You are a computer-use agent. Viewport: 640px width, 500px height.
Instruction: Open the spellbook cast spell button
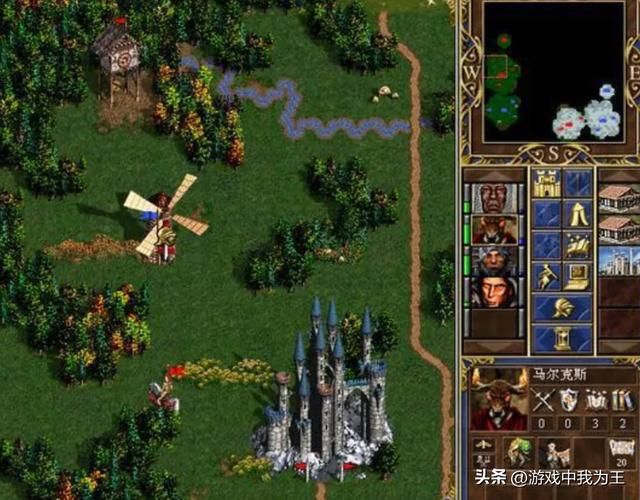[x=577, y=245]
